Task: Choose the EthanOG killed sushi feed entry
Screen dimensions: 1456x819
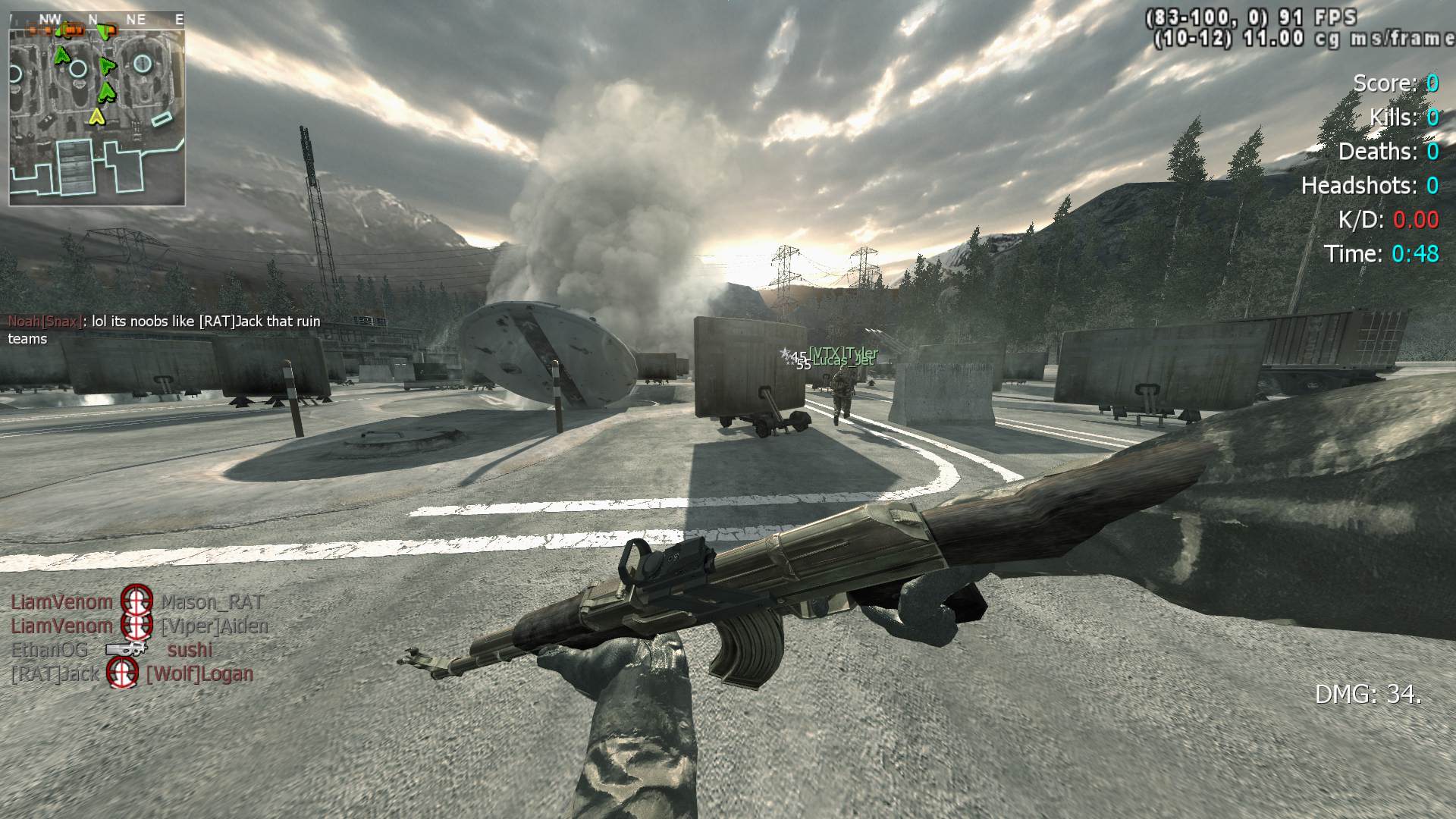Action: click(x=112, y=650)
